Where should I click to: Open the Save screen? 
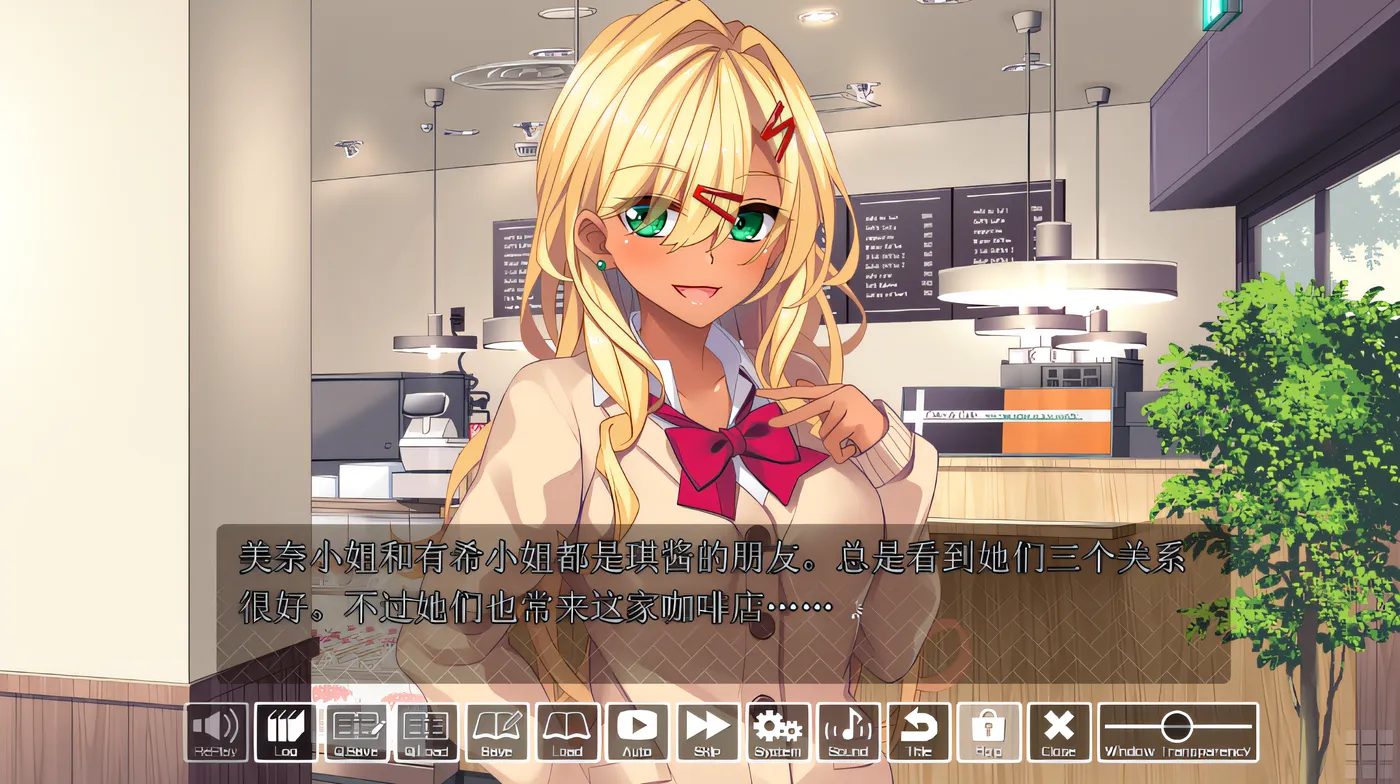[x=498, y=734]
